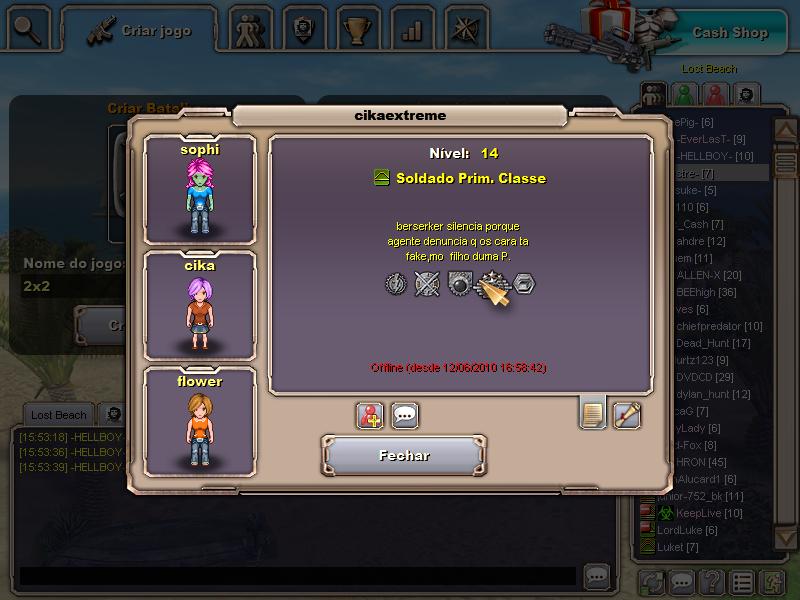Open the magnifying glass search tab
Image resolution: width=800 pixels, height=600 pixels.
27,30
